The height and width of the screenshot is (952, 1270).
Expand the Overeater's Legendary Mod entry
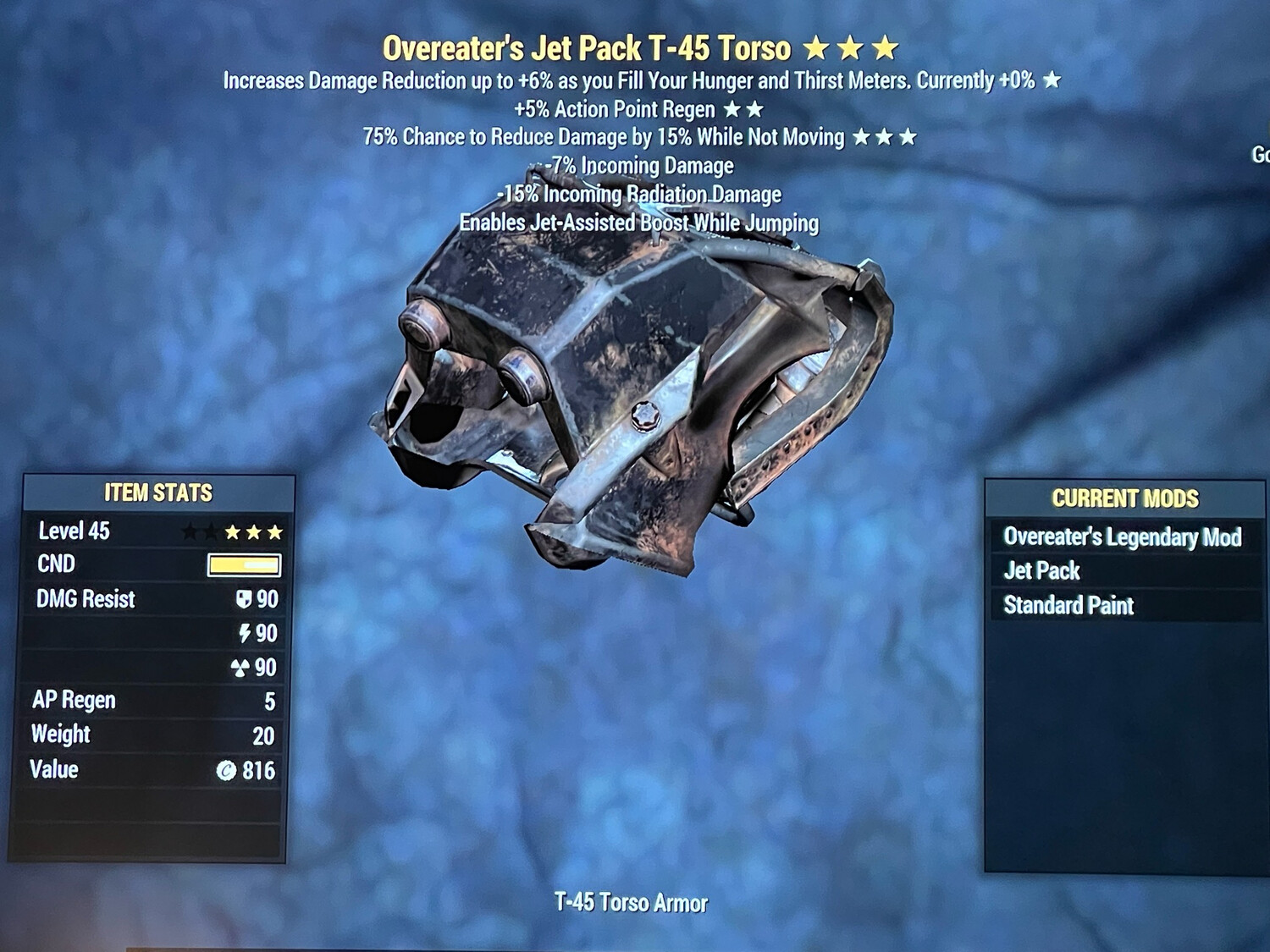point(1122,537)
